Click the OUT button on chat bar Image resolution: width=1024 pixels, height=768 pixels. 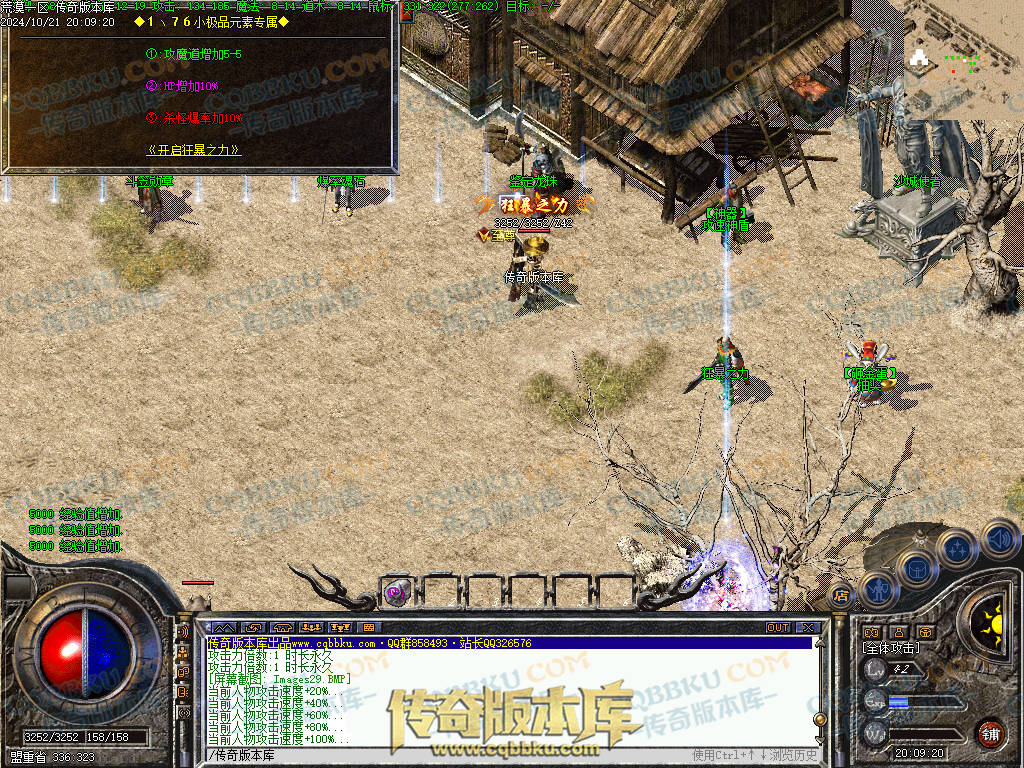778,627
